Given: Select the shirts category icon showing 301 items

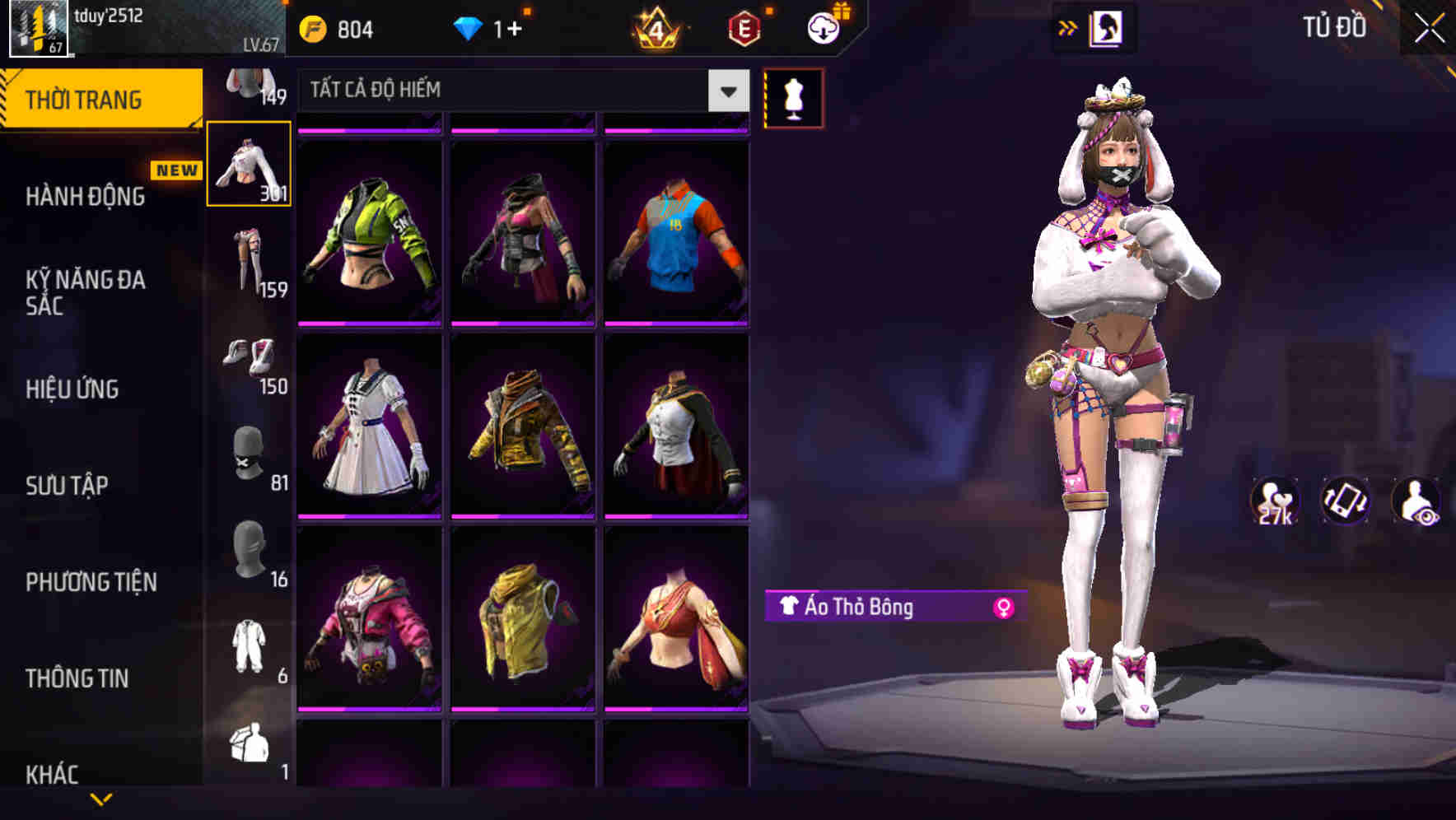Looking at the screenshot, I should point(249,162).
